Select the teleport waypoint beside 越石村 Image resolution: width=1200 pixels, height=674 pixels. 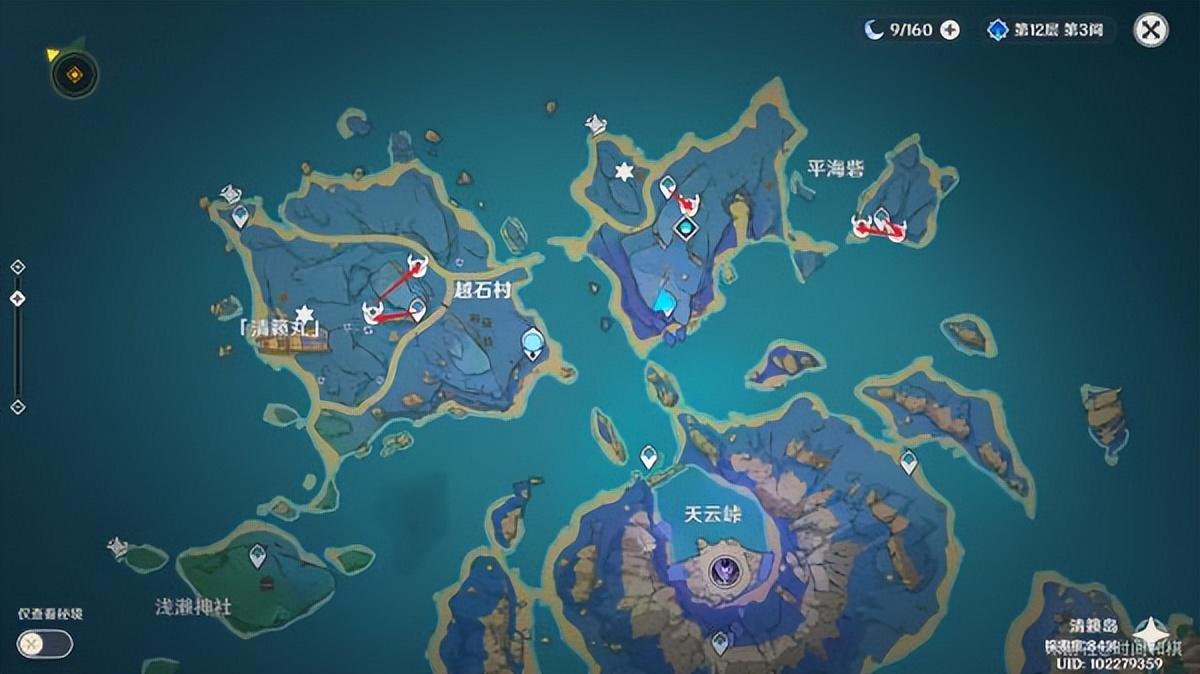[418, 311]
